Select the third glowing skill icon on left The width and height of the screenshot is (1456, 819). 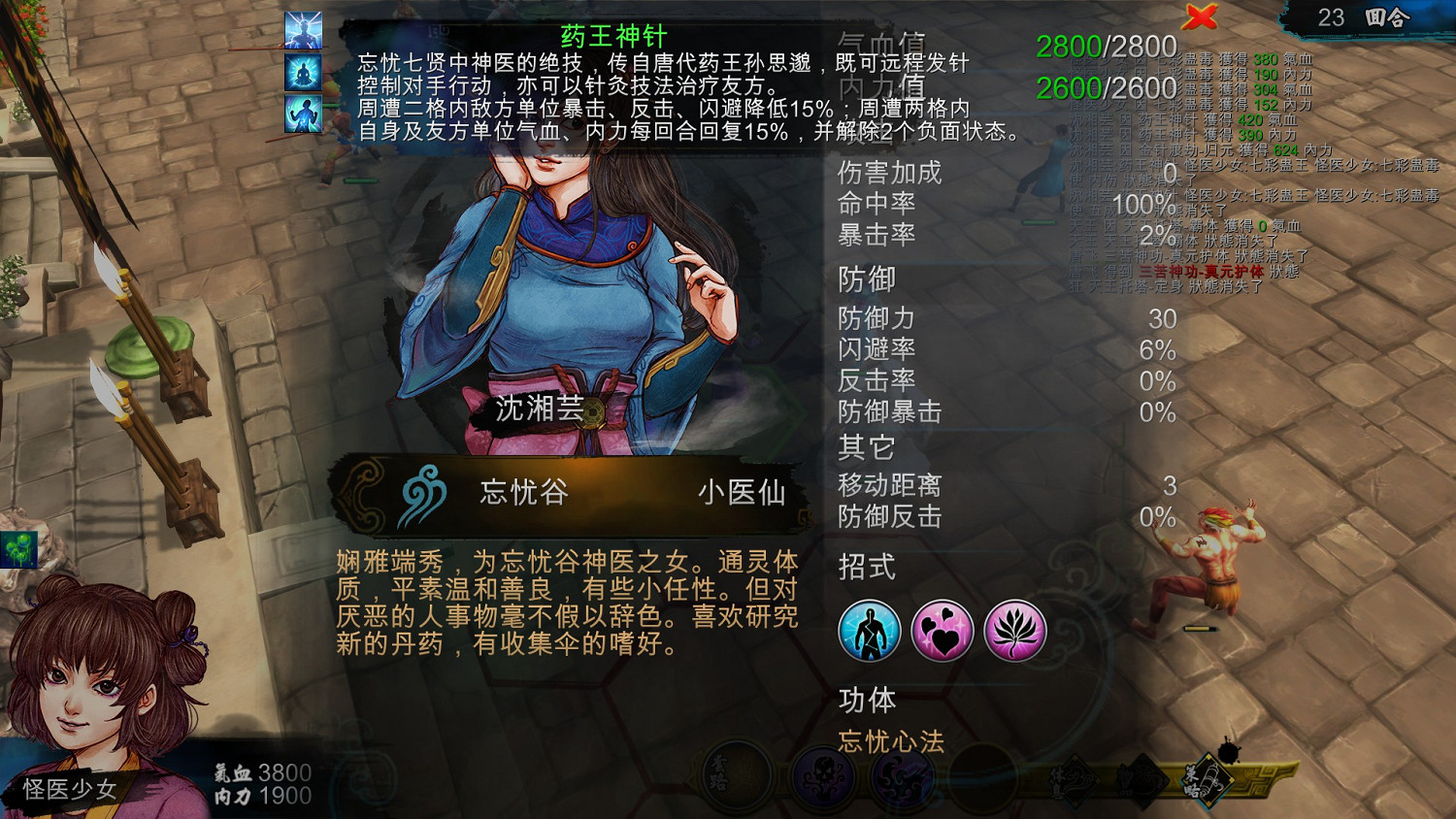[303, 115]
